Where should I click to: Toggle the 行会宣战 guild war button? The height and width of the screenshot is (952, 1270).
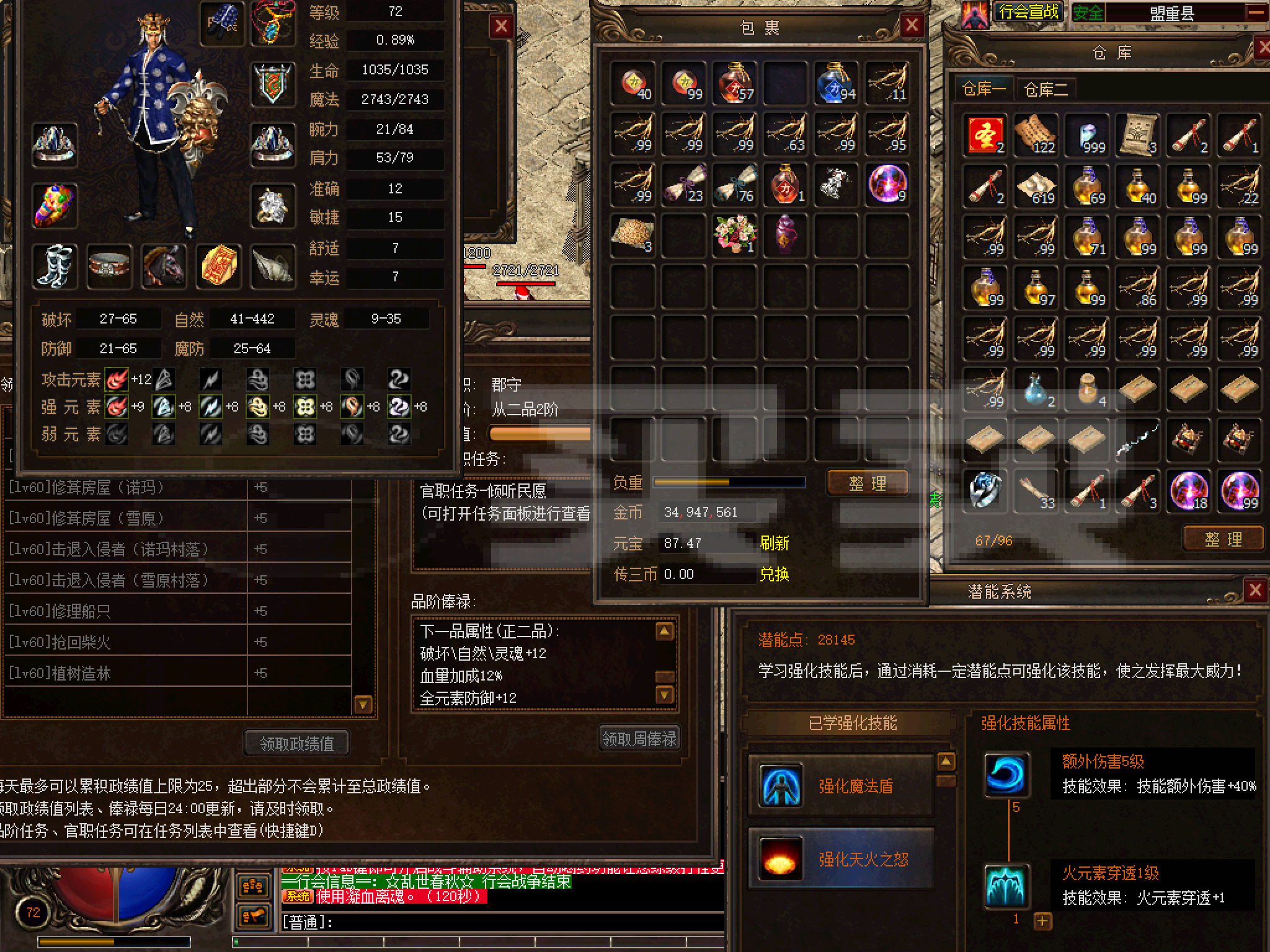[x=1028, y=12]
